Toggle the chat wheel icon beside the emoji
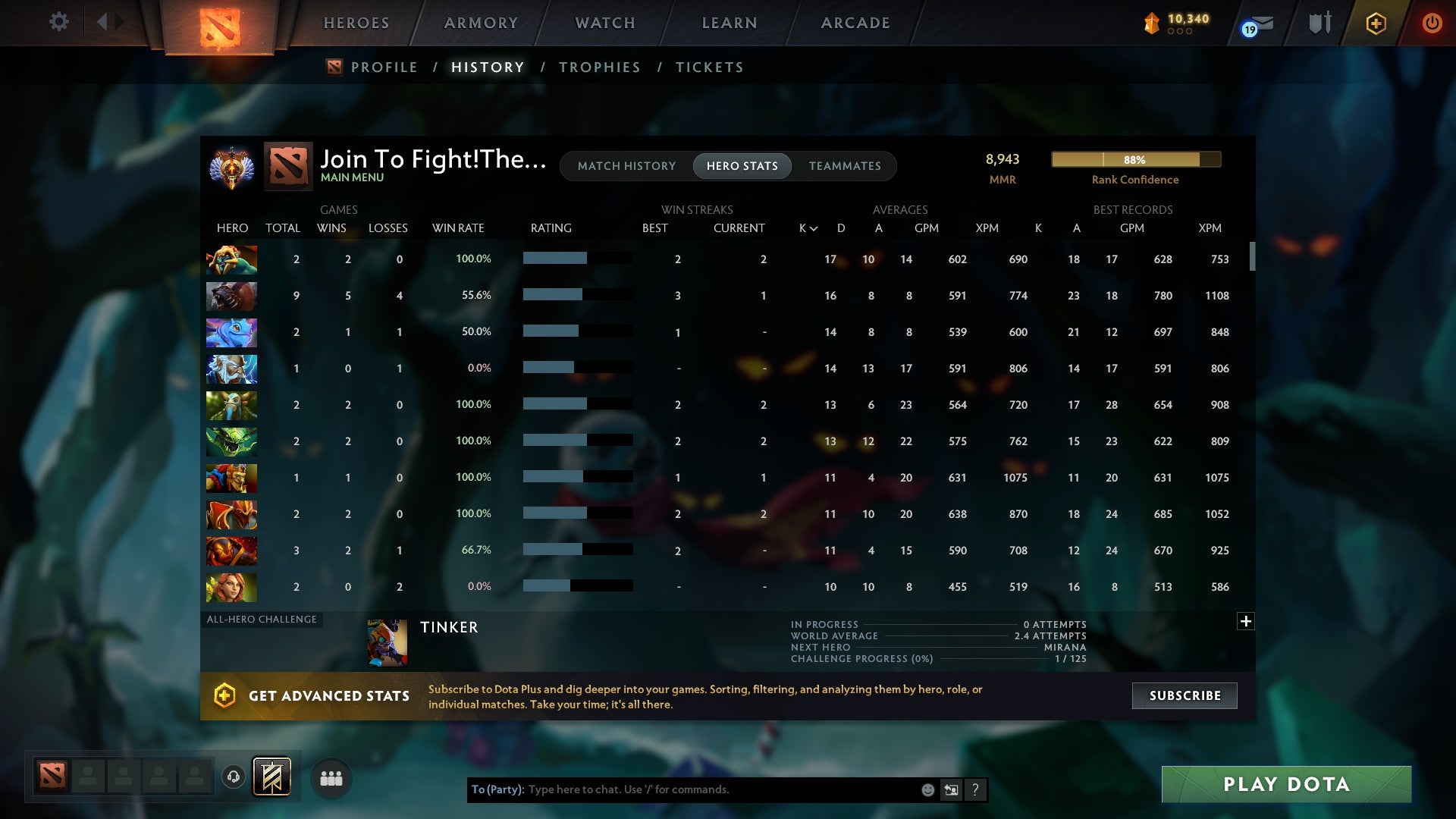The height and width of the screenshot is (819, 1456). [x=950, y=789]
